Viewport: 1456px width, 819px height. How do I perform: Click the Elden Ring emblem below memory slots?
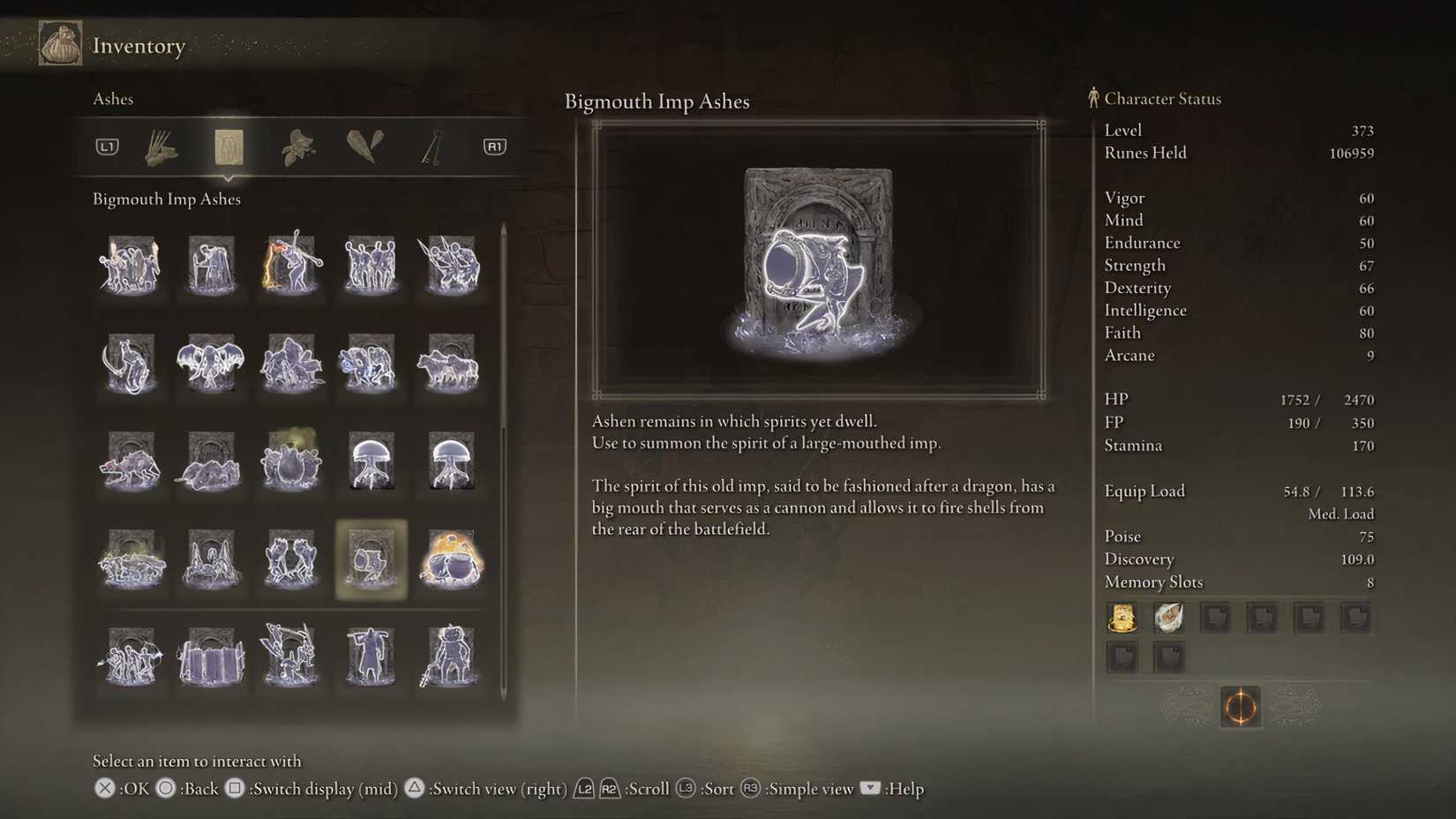point(1240,709)
